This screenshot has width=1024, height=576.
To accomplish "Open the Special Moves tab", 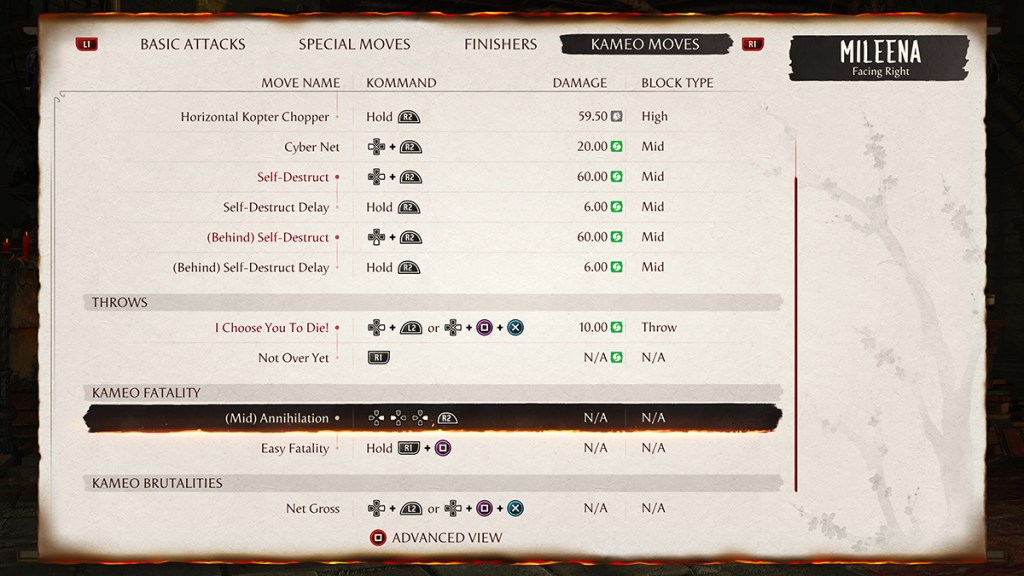I will coord(354,44).
